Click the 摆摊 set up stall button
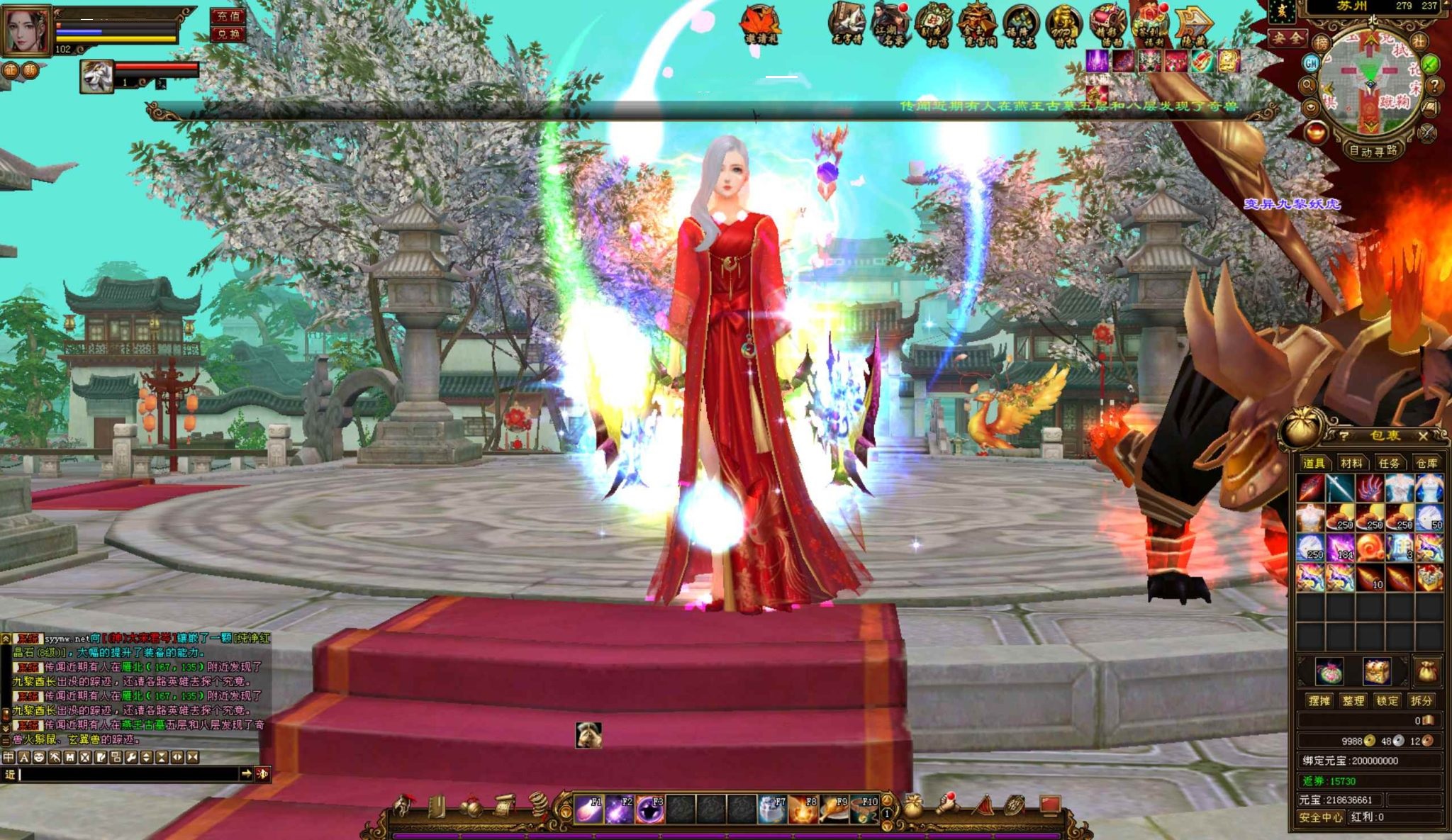The width and height of the screenshot is (1452, 840). coord(1319,701)
